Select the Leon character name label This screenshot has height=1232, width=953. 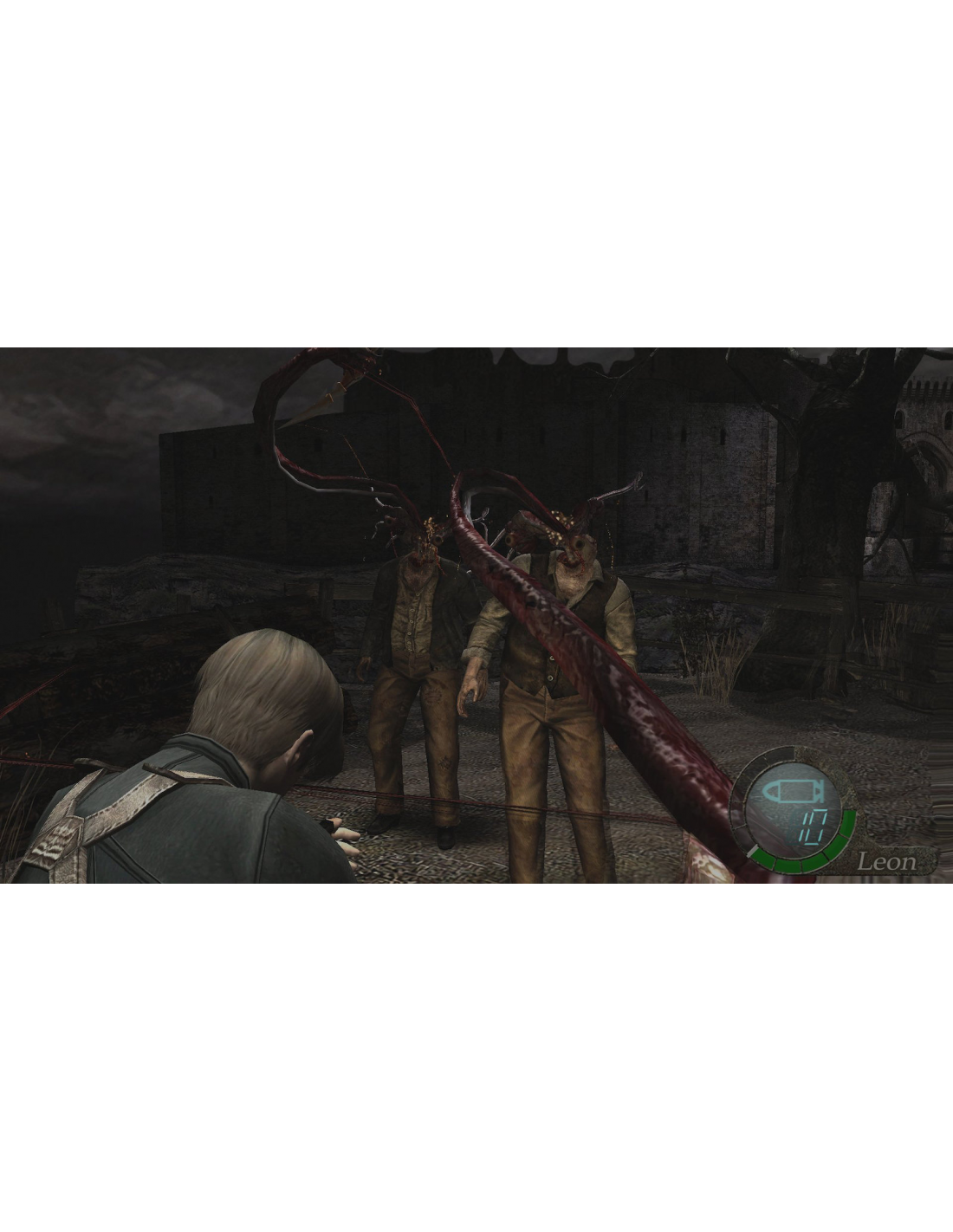pyautogui.click(x=885, y=861)
